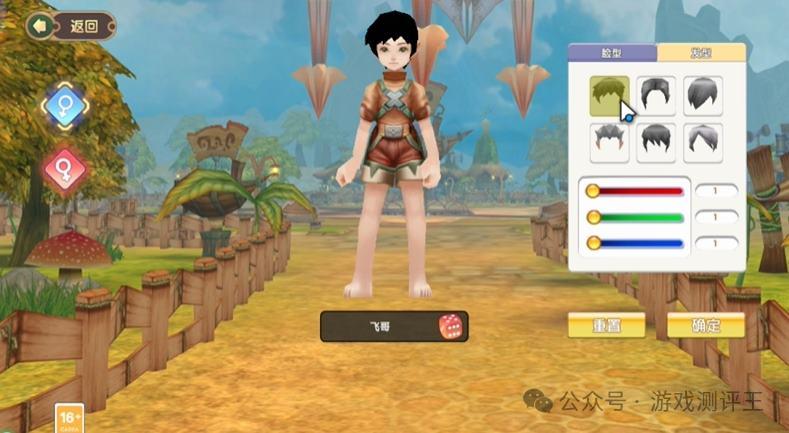Pick the highlighted first hairstyle thumbnail

pyautogui.click(x=608, y=96)
